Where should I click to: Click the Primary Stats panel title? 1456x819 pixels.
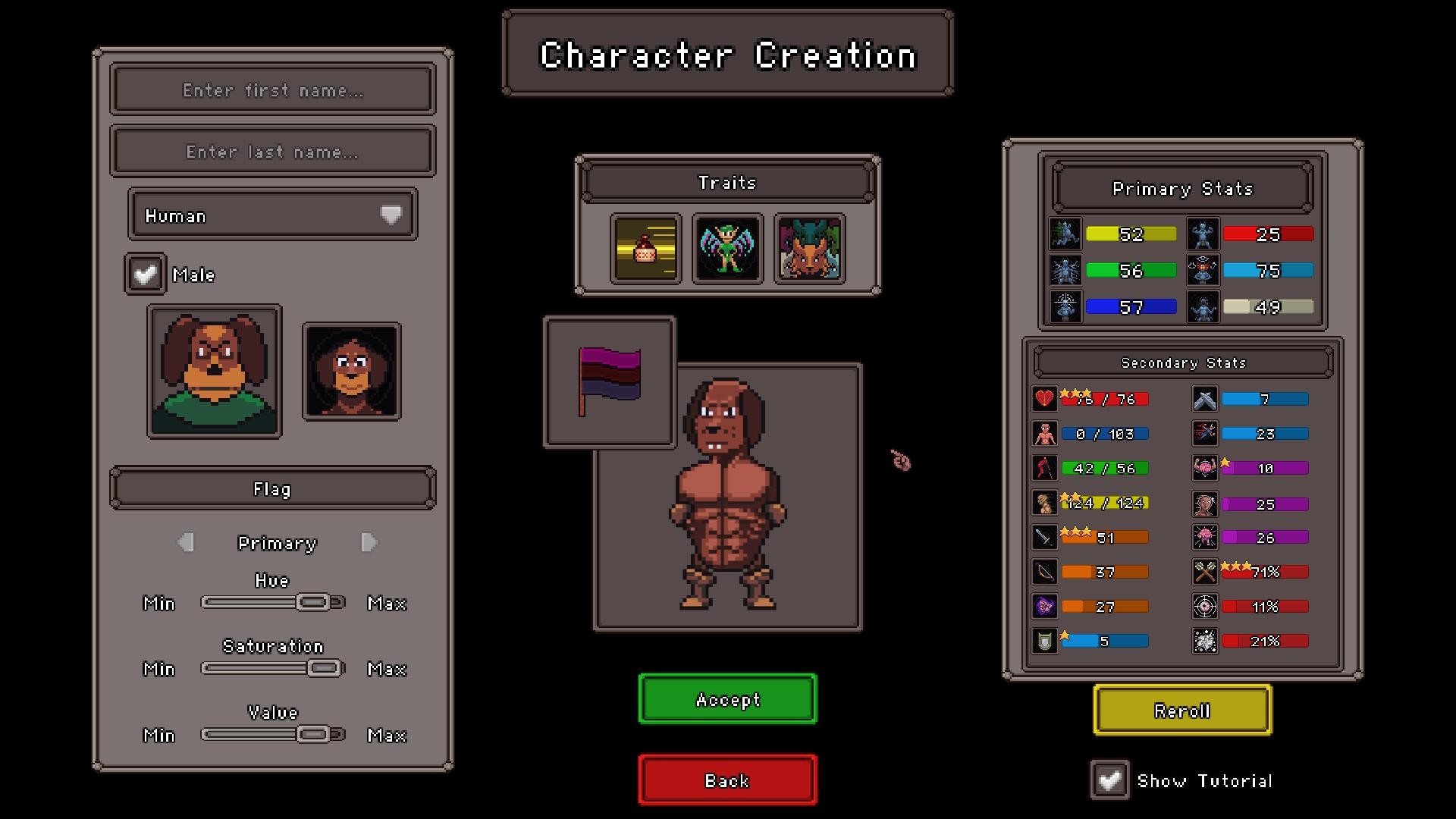(x=1182, y=189)
